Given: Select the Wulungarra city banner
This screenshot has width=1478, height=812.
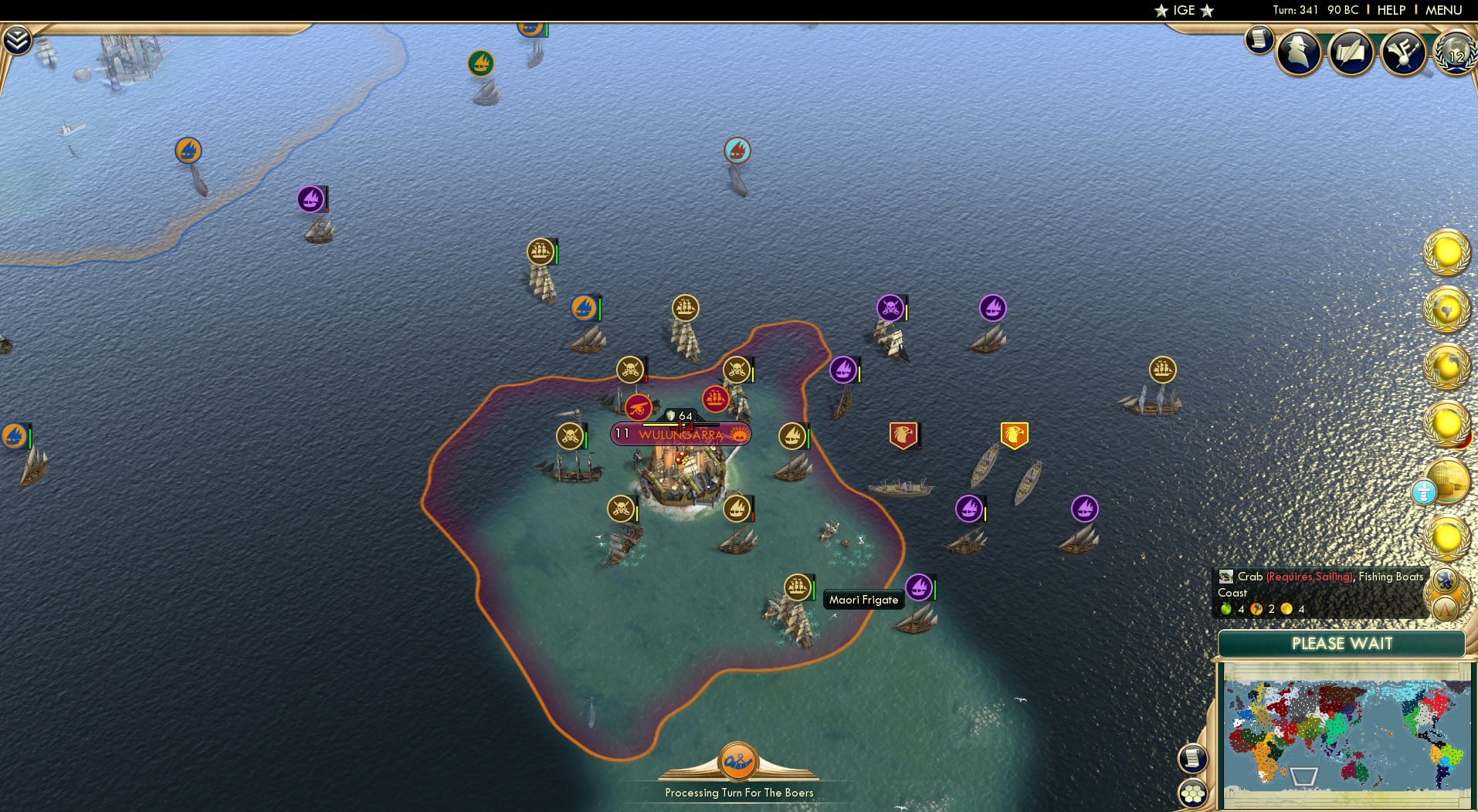Looking at the screenshot, I should [x=680, y=434].
